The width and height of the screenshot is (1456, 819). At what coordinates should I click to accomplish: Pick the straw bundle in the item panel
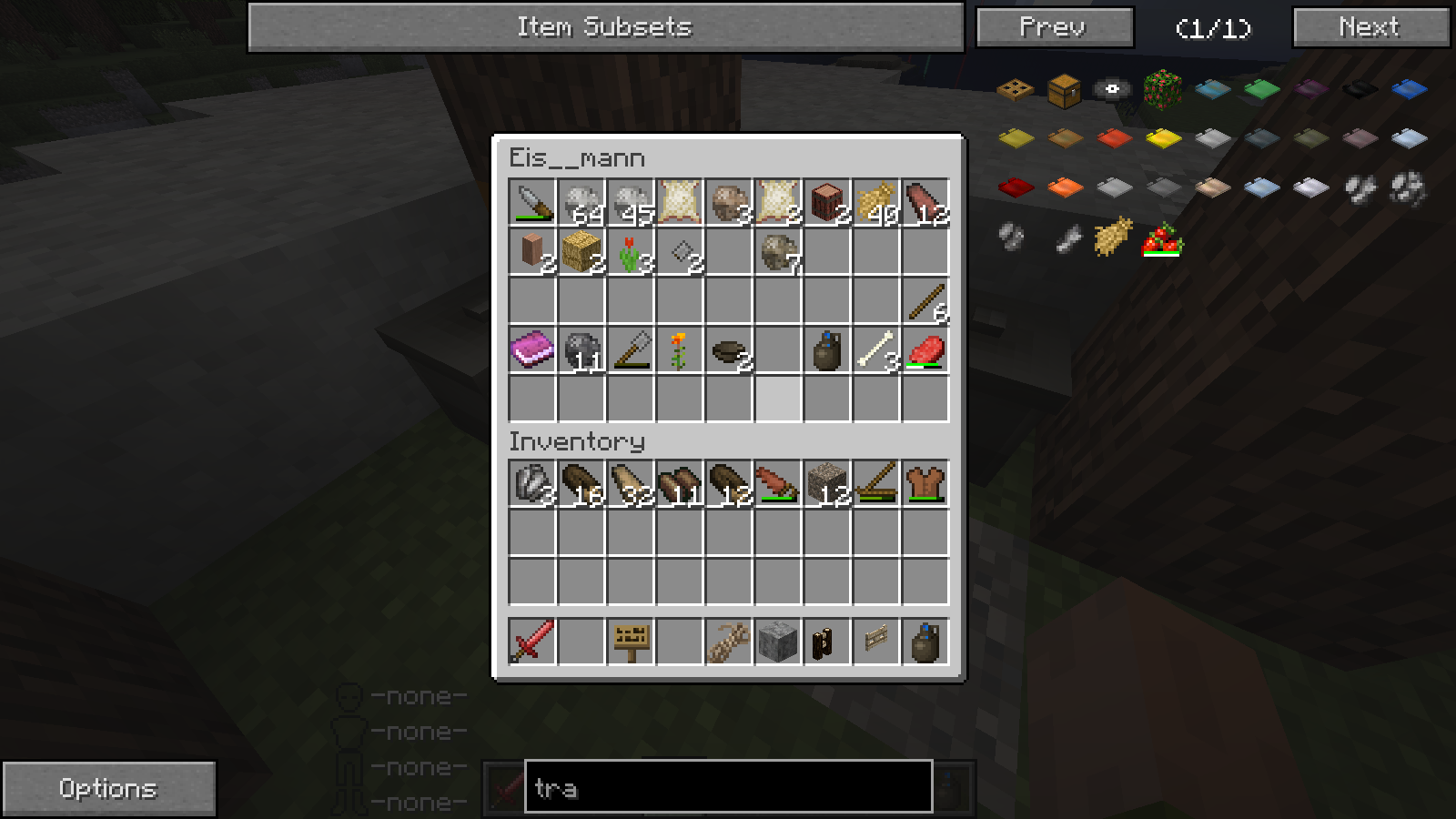coord(1113,237)
